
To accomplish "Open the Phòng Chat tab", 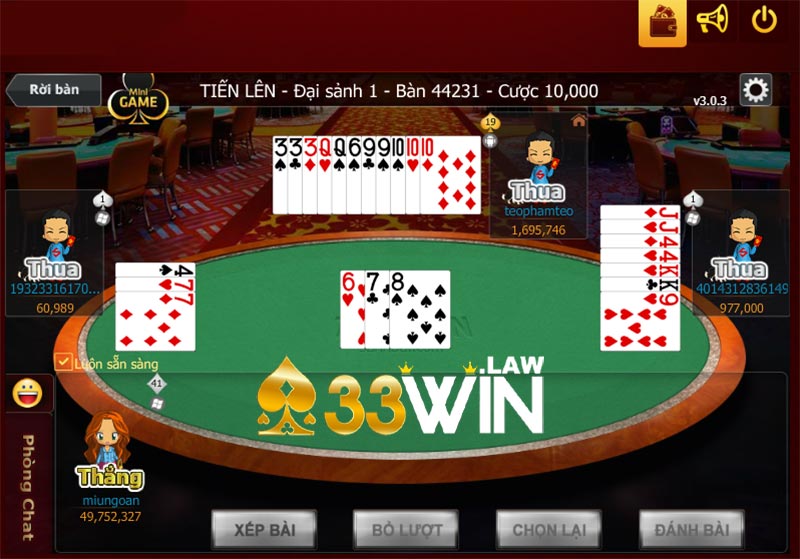I will coord(28,485).
